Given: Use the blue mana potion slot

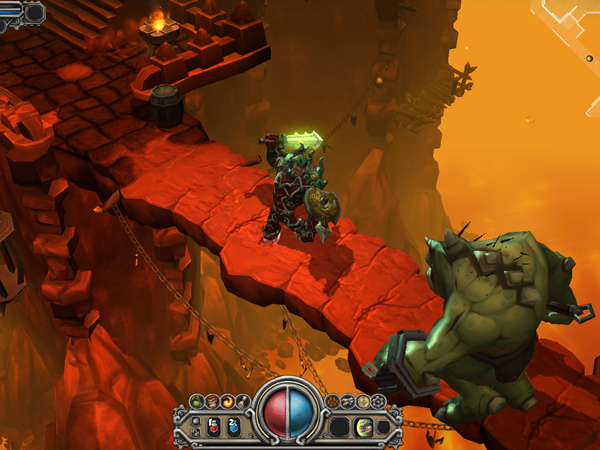Looking at the screenshot, I should point(233,427).
